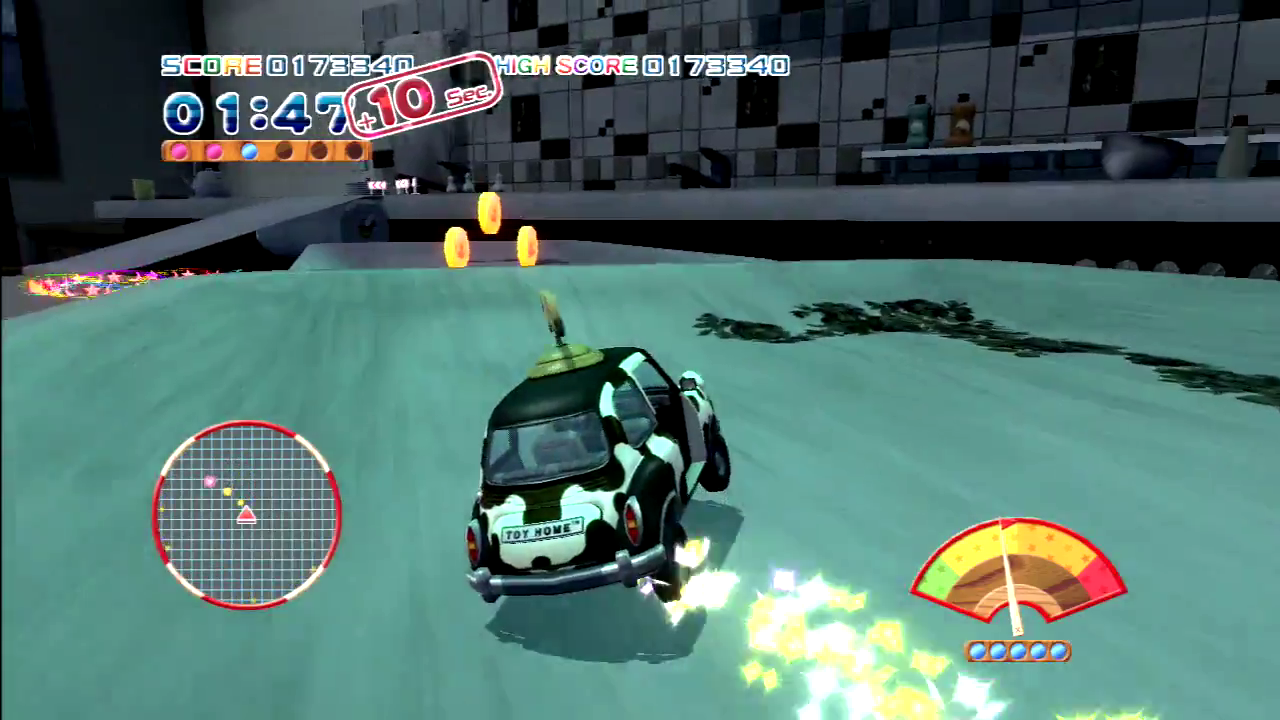Toggle the center blue pip below the speedometer
The height and width of the screenshot is (720, 1280).
tap(1017, 651)
